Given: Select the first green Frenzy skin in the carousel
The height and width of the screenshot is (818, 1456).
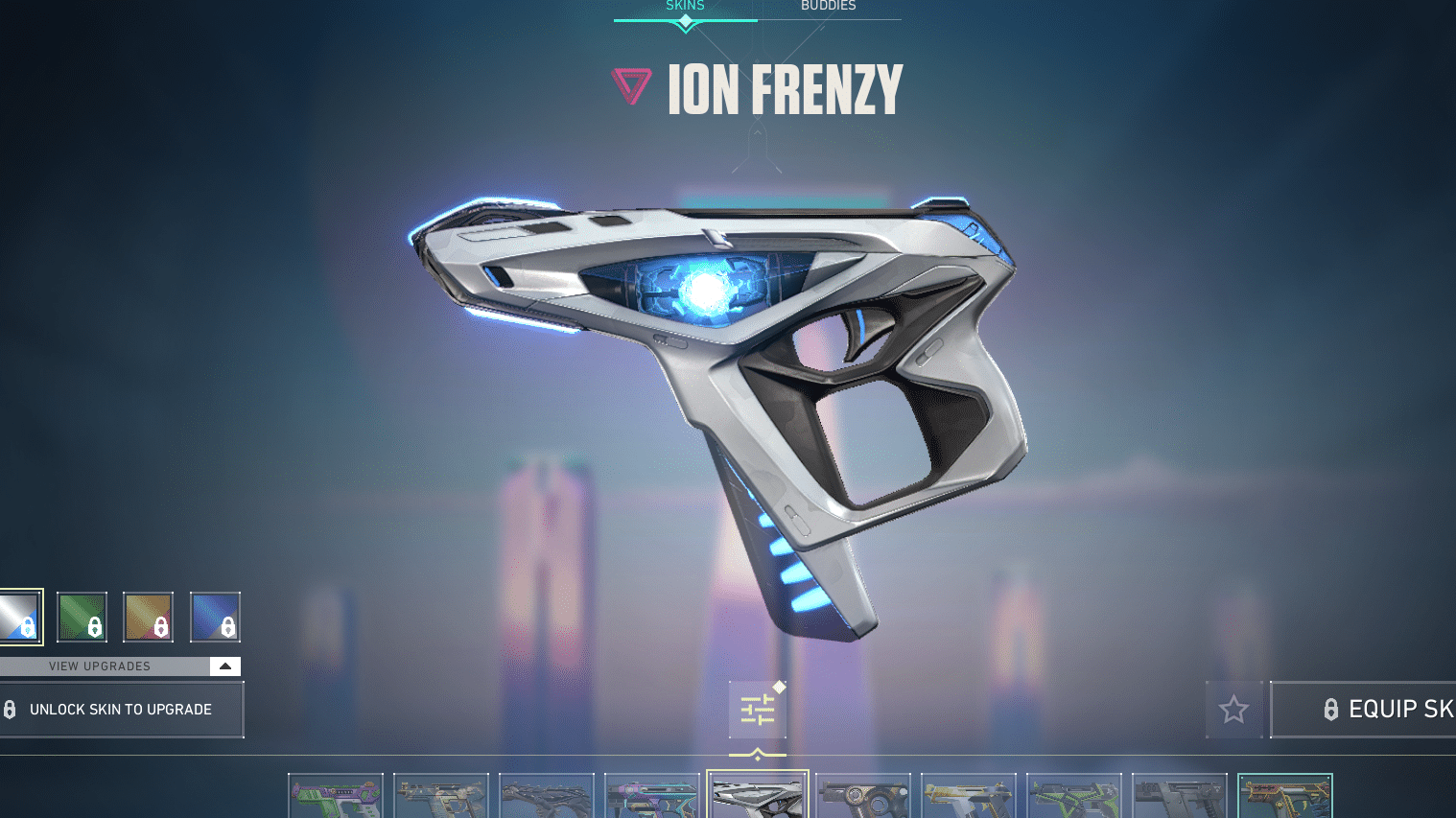Looking at the screenshot, I should [335, 797].
